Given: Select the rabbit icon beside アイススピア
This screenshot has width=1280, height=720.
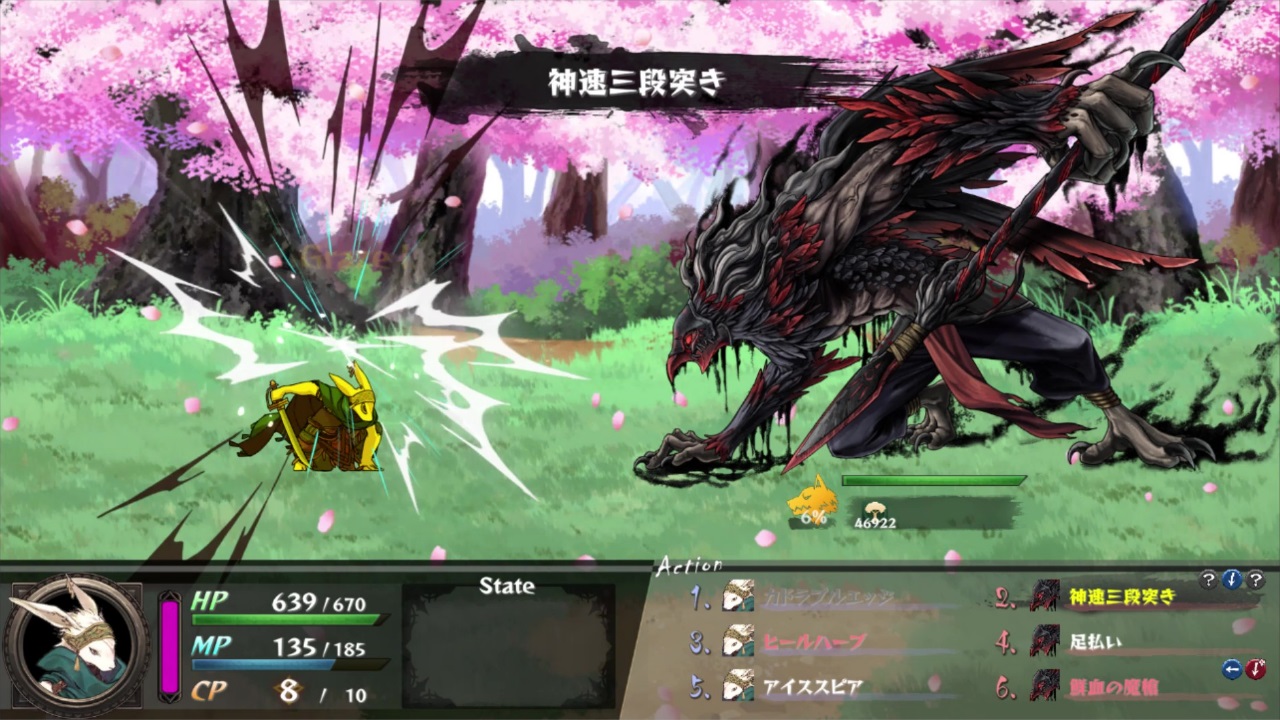Looking at the screenshot, I should pyautogui.click(x=737, y=687).
